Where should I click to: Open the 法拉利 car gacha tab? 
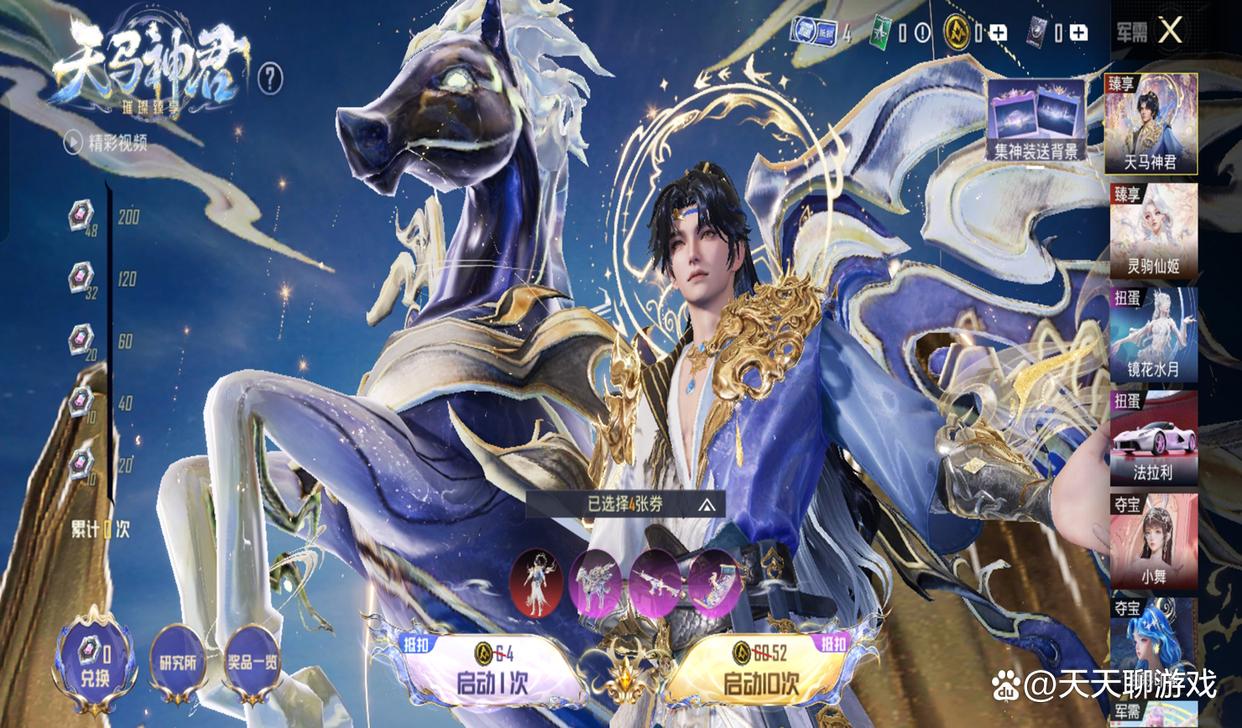tap(1153, 440)
